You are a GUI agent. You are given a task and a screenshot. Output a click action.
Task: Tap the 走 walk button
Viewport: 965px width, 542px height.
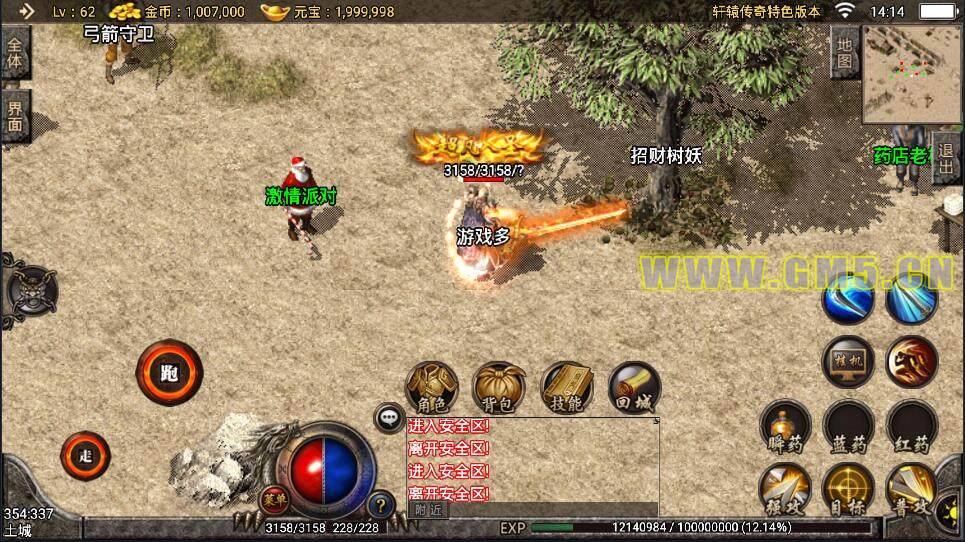pos(85,455)
